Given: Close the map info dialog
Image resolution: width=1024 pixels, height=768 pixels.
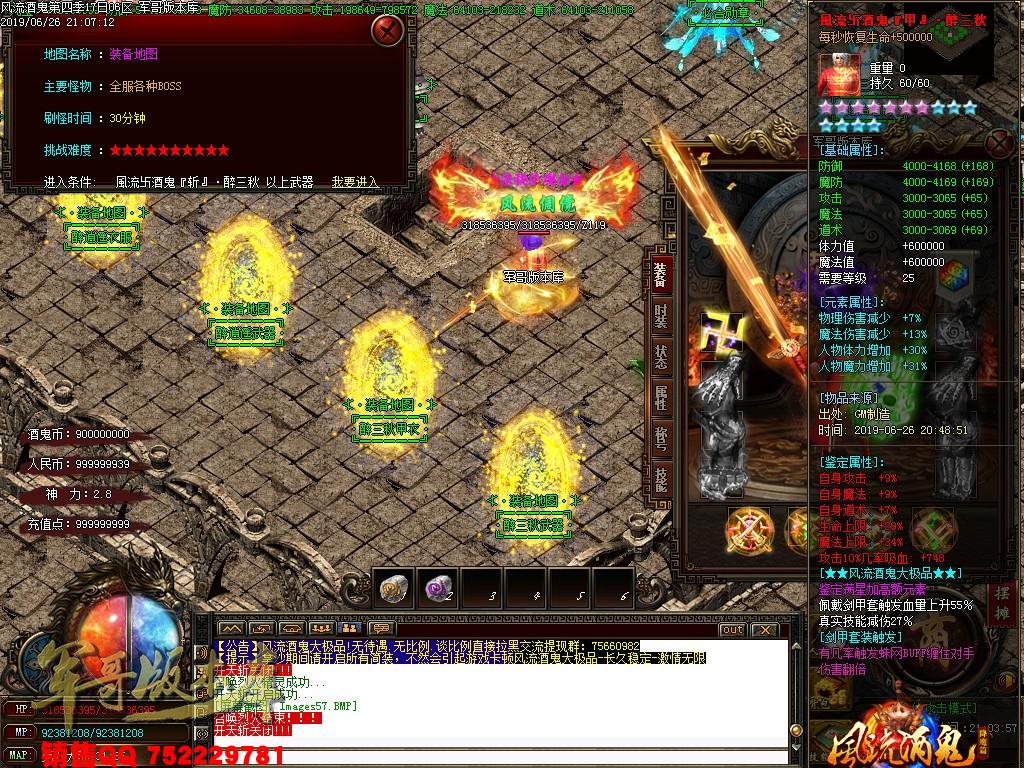Looking at the screenshot, I should coord(387,30).
